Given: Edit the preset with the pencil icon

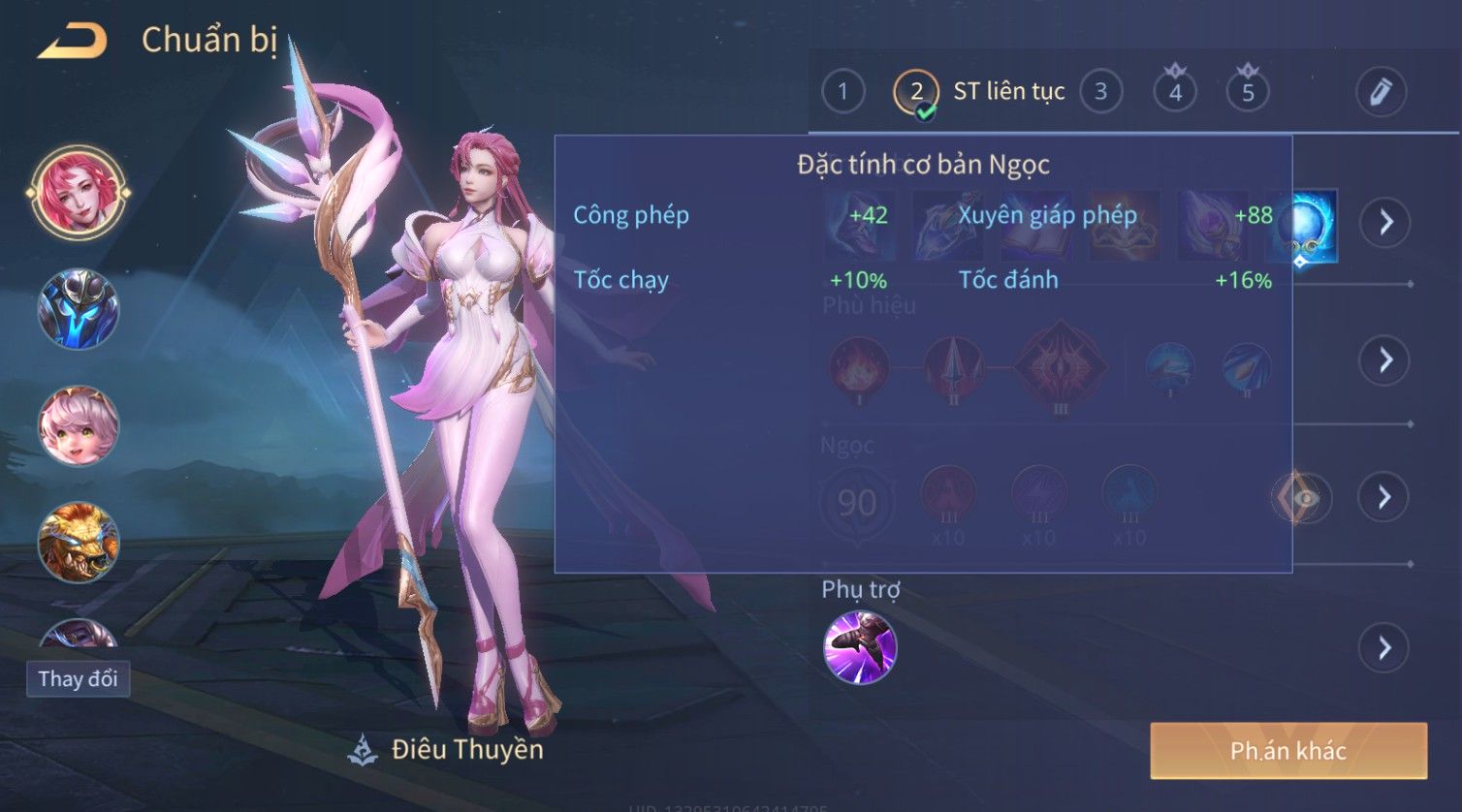Looking at the screenshot, I should point(1380,92).
